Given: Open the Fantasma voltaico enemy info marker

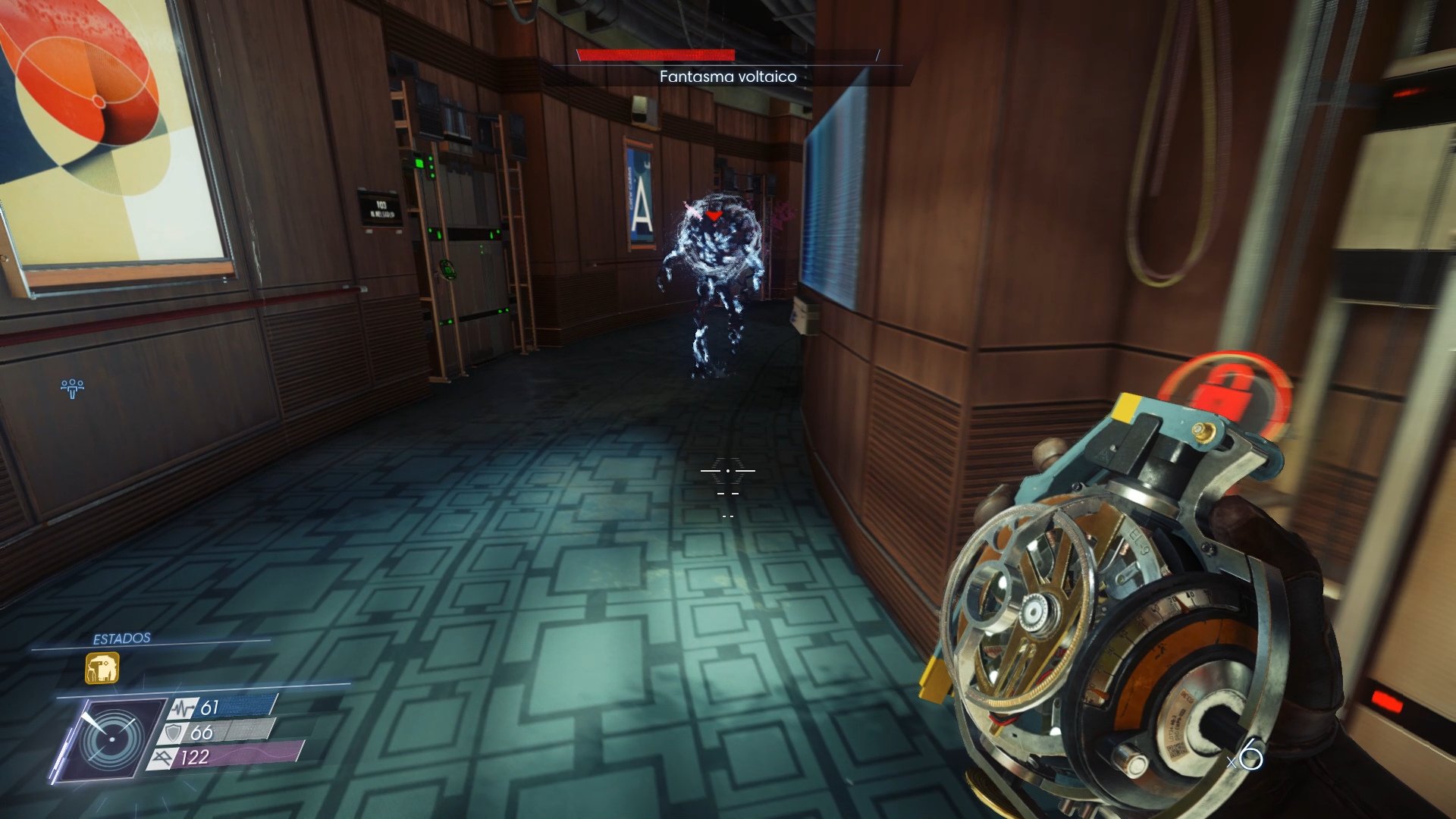Looking at the screenshot, I should pyautogui.click(x=726, y=76).
